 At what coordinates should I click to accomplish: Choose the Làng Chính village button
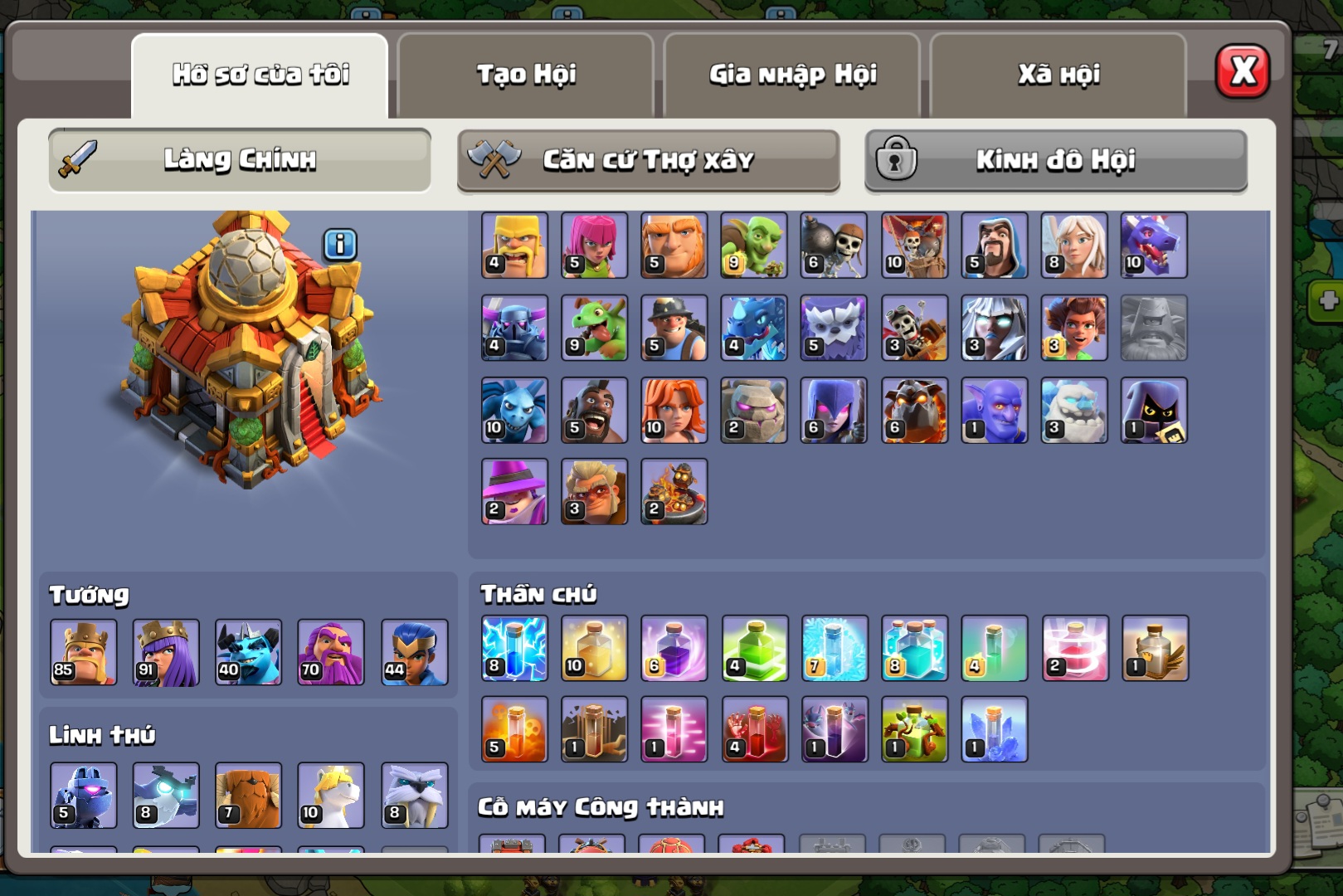pos(240,159)
